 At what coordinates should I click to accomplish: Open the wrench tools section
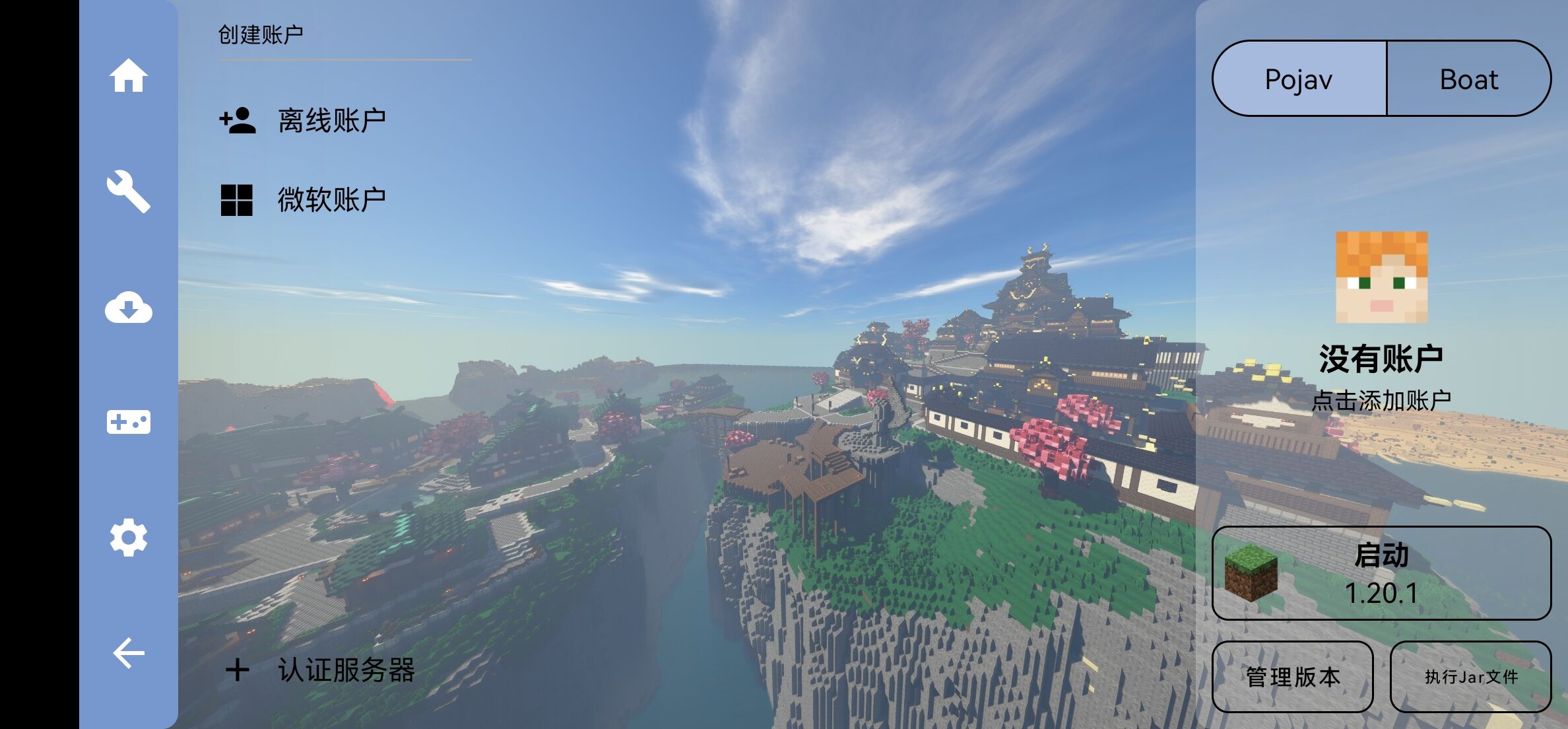[128, 191]
